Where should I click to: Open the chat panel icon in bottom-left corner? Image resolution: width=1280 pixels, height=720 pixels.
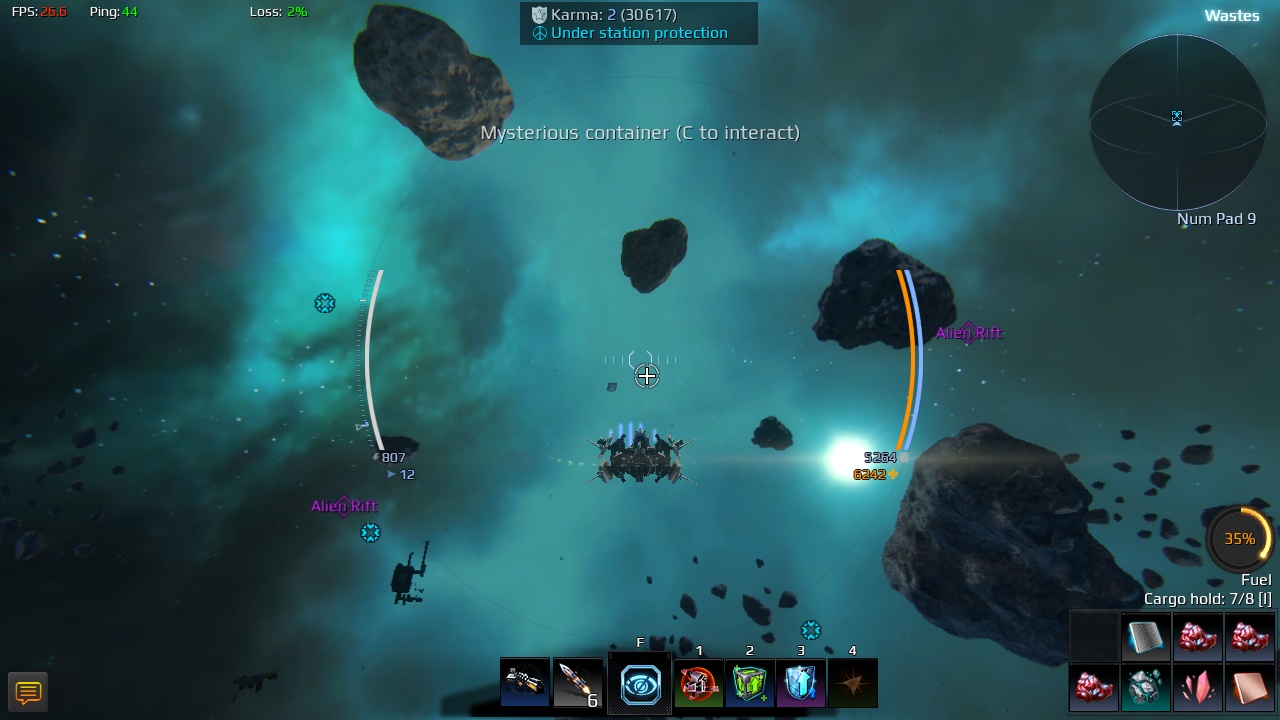(28, 691)
